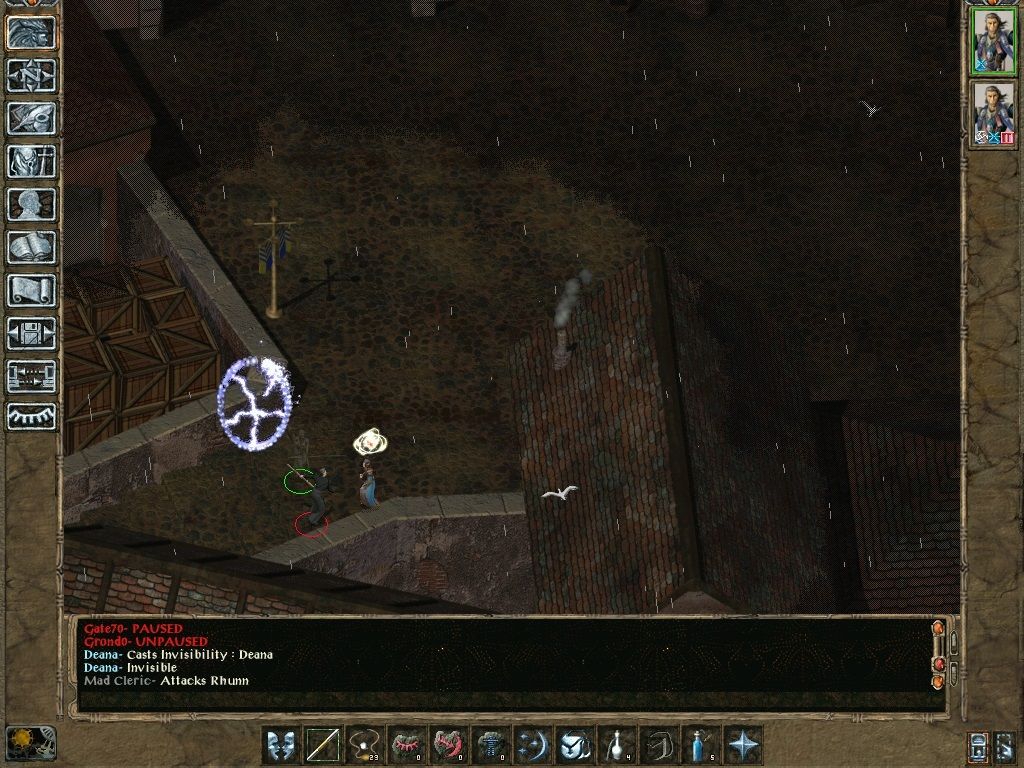Image resolution: width=1024 pixels, height=768 pixels.
Task: Open the inventory screen
Action: click(31, 161)
